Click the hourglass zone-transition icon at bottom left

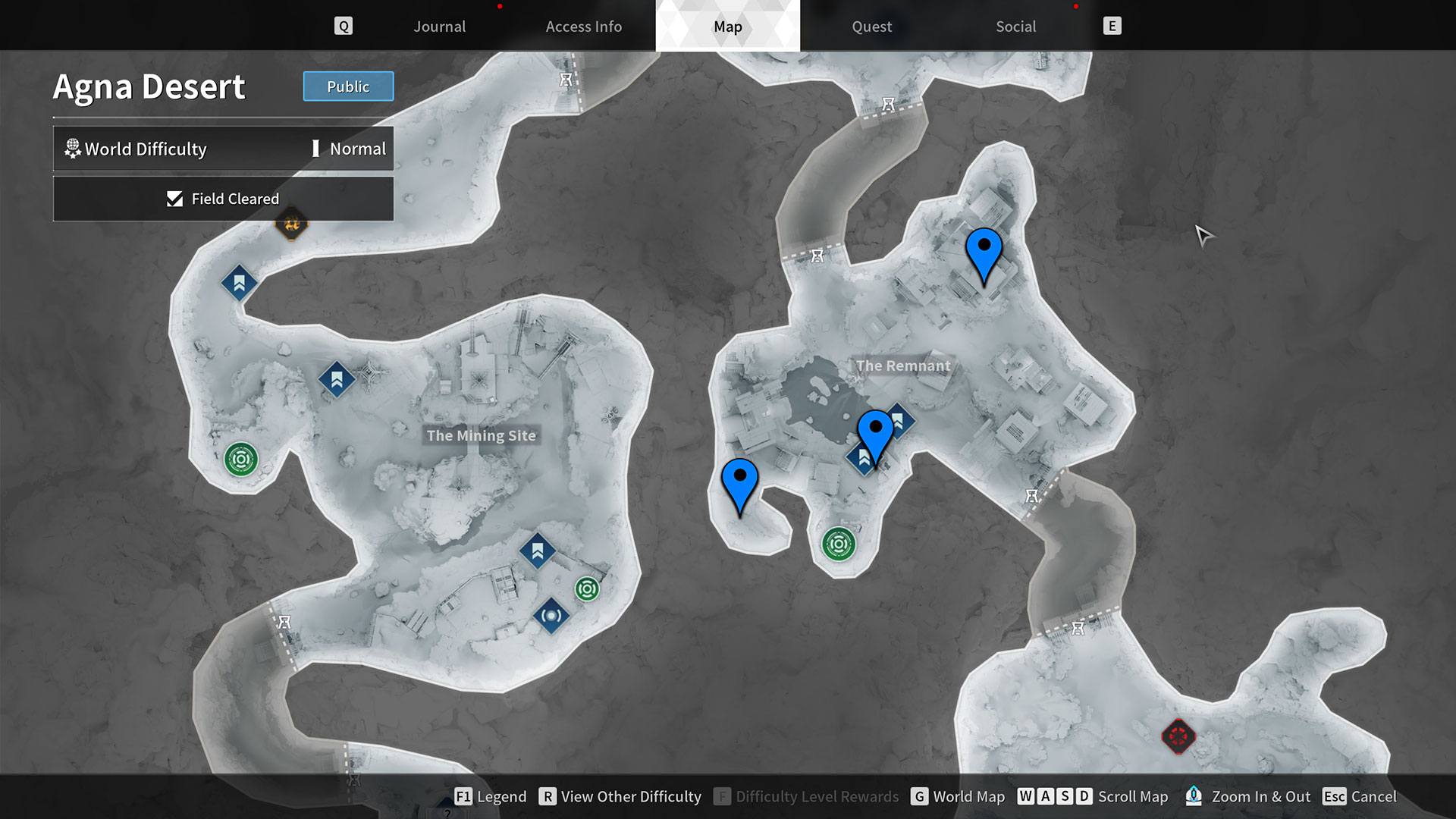coord(286,622)
